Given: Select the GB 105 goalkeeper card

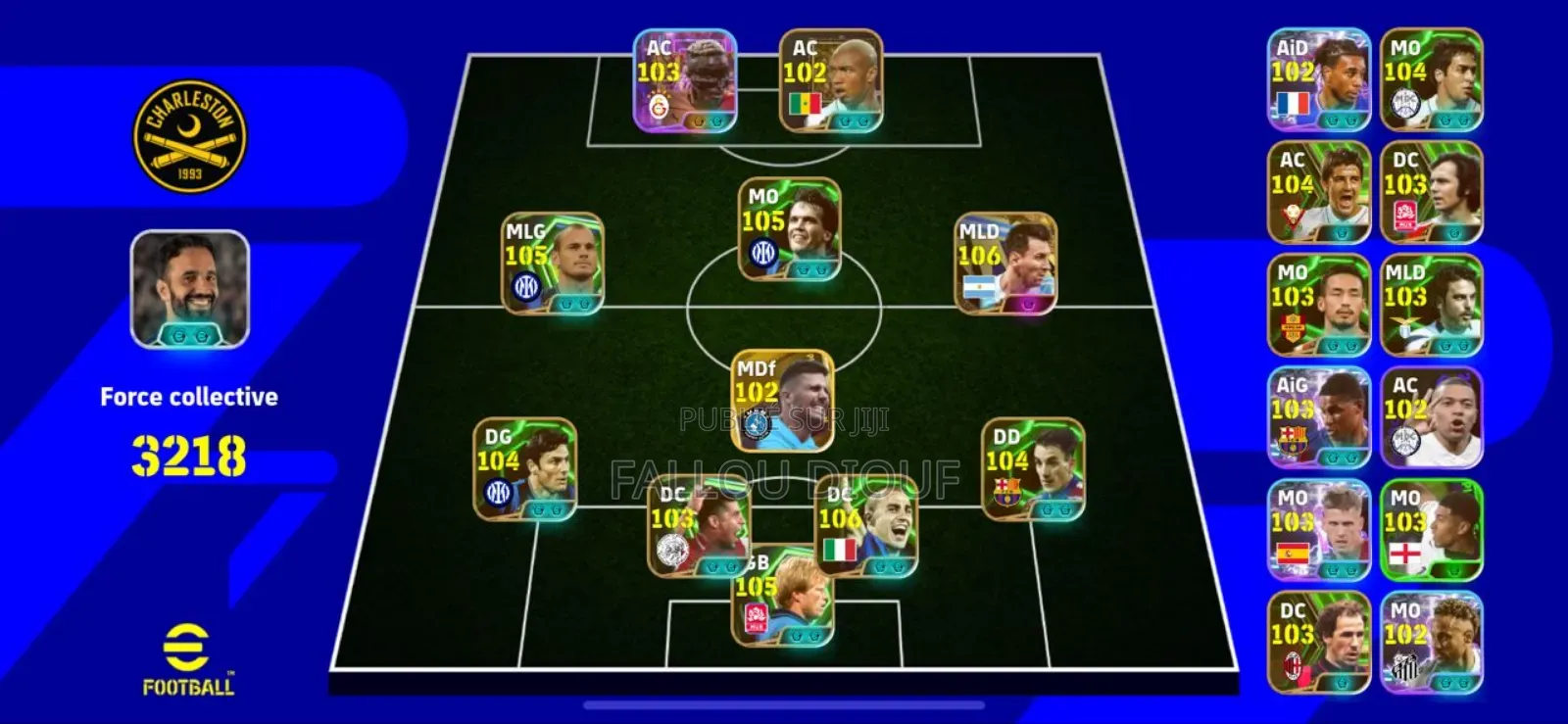Looking at the screenshot, I should point(784,598).
